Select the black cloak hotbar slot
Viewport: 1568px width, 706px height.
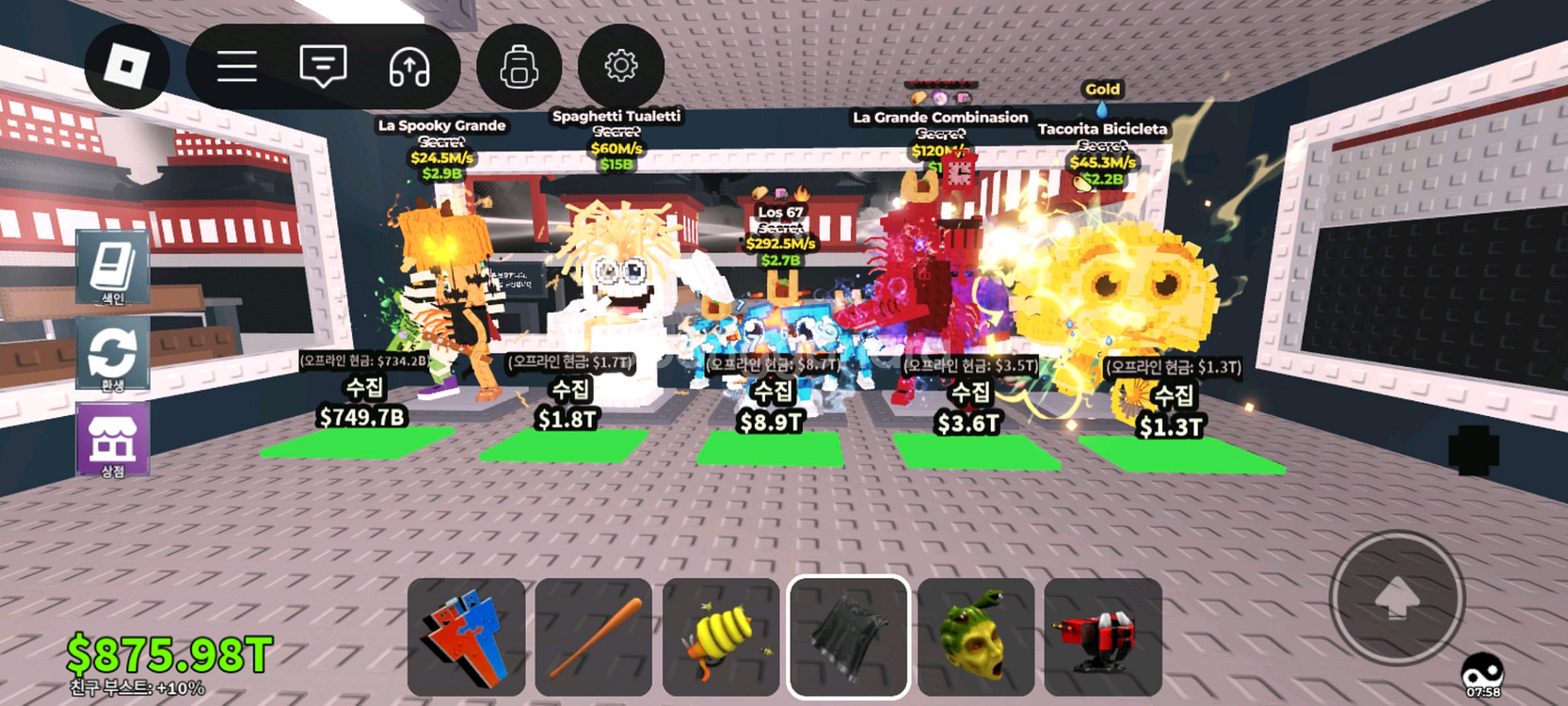coord(848,636)
